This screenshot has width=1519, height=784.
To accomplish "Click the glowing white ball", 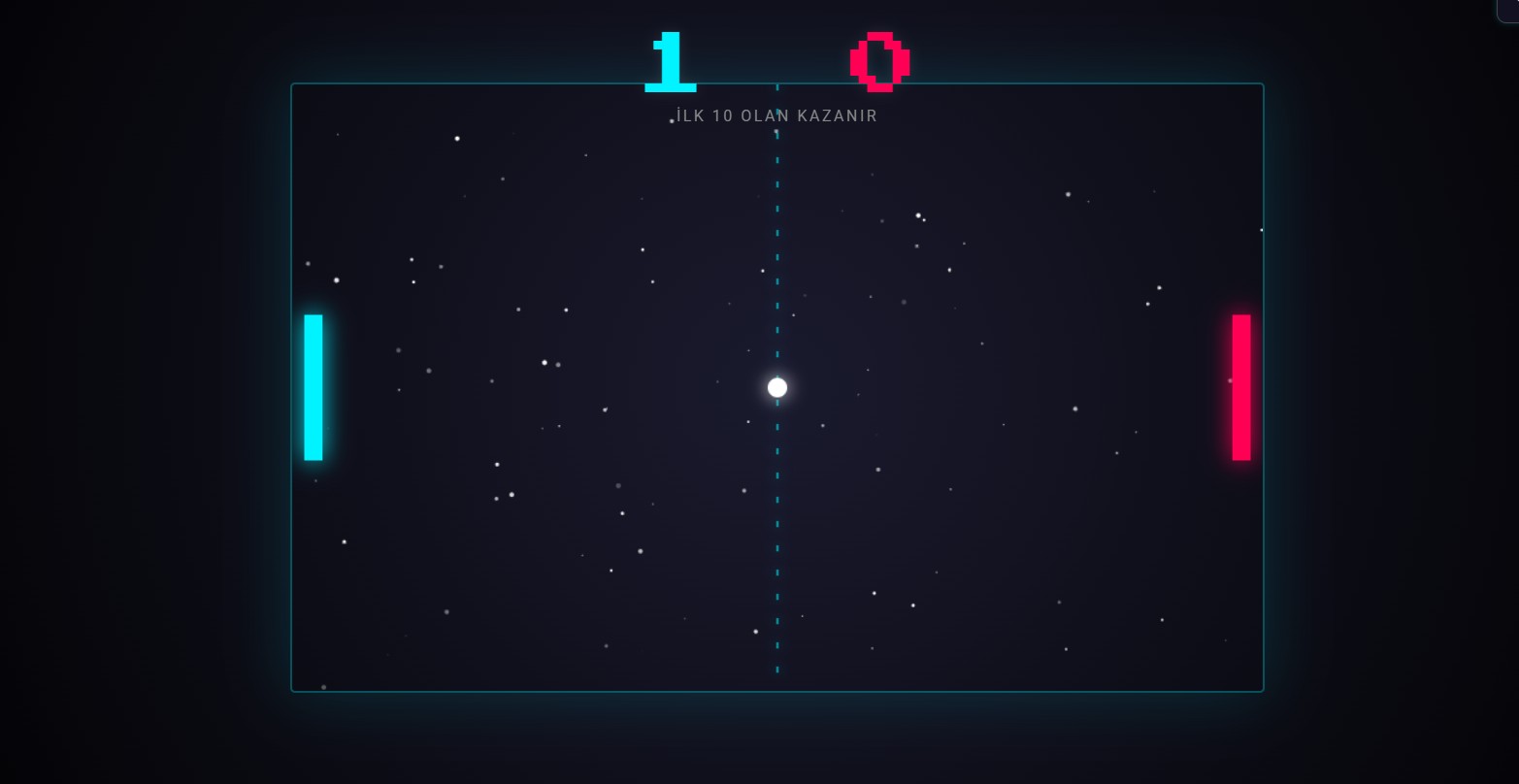I will point(776,387).
